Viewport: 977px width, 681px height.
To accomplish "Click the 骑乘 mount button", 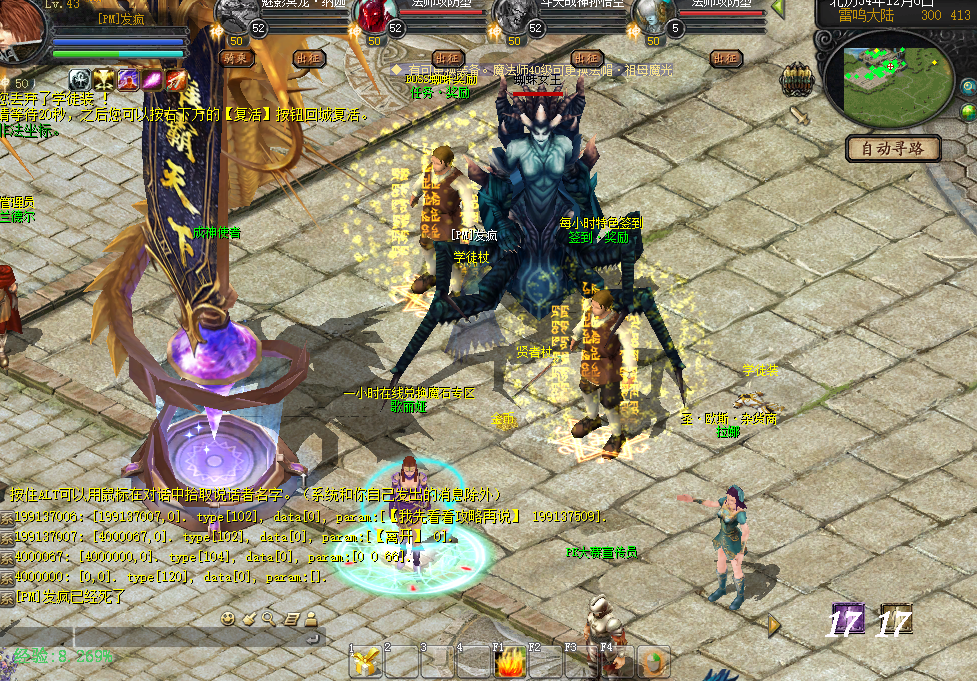I will 237,58.
